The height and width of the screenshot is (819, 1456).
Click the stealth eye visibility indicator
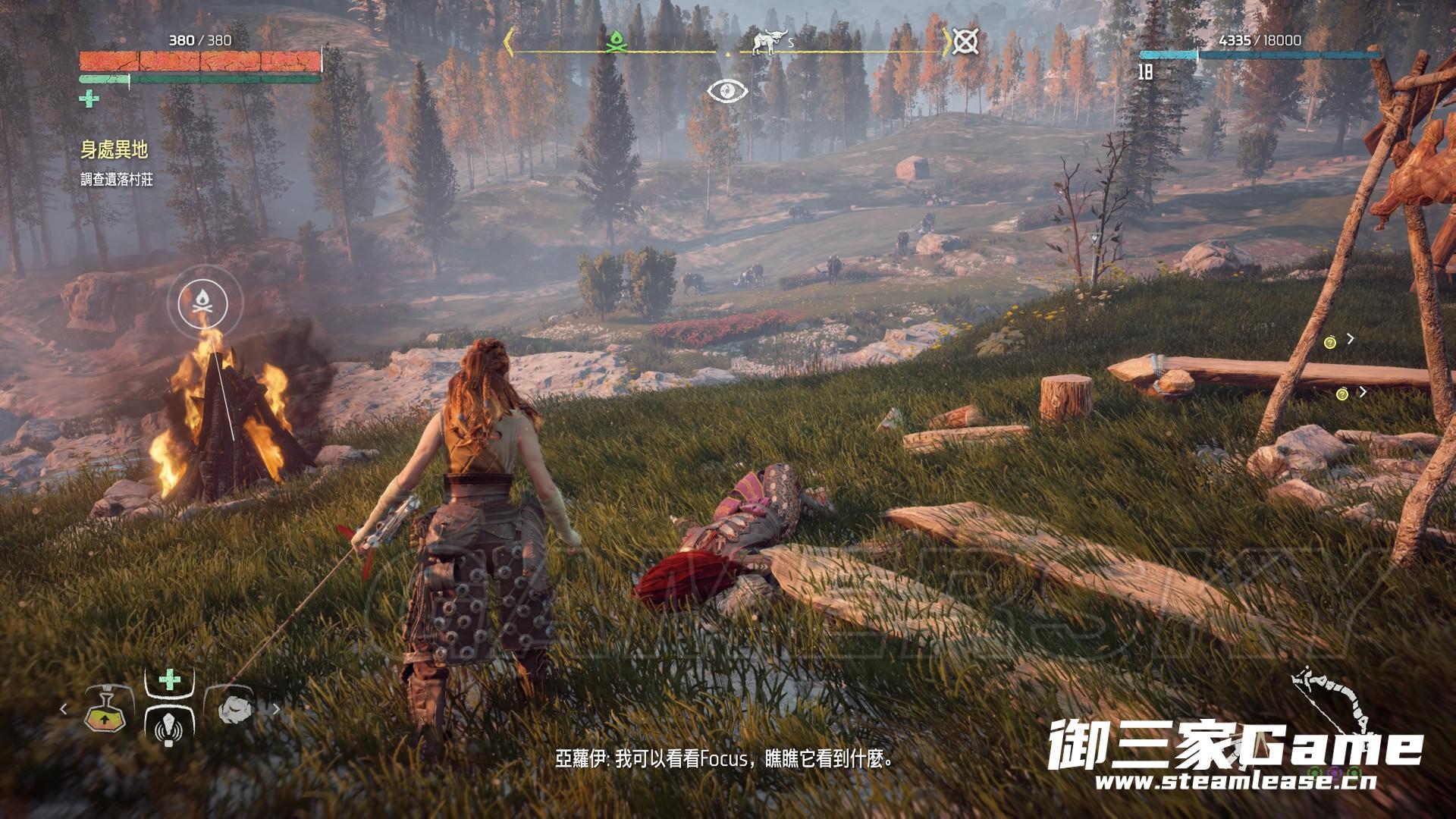coord(728,91)
